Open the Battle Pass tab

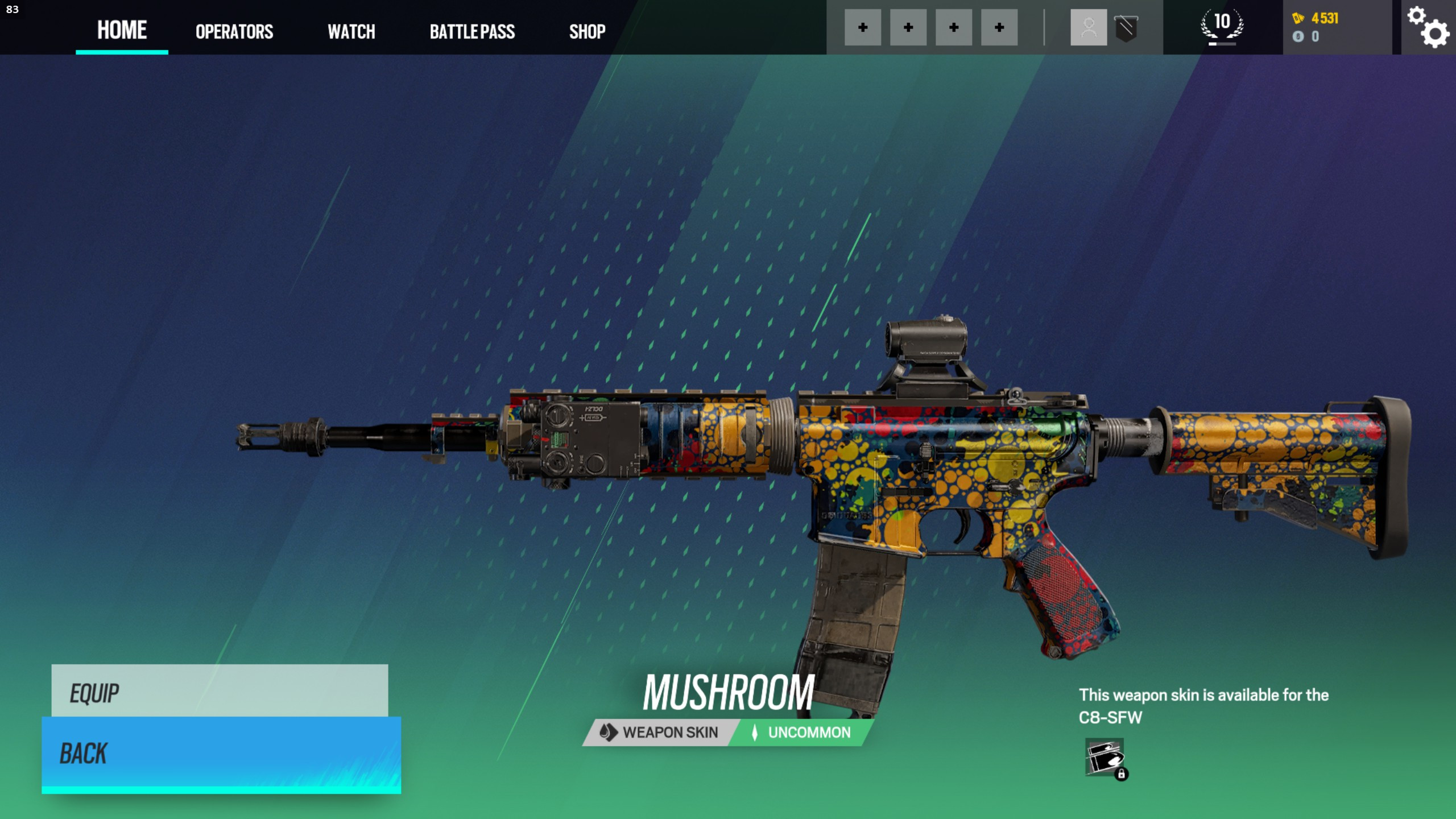[x=472, y=31]
